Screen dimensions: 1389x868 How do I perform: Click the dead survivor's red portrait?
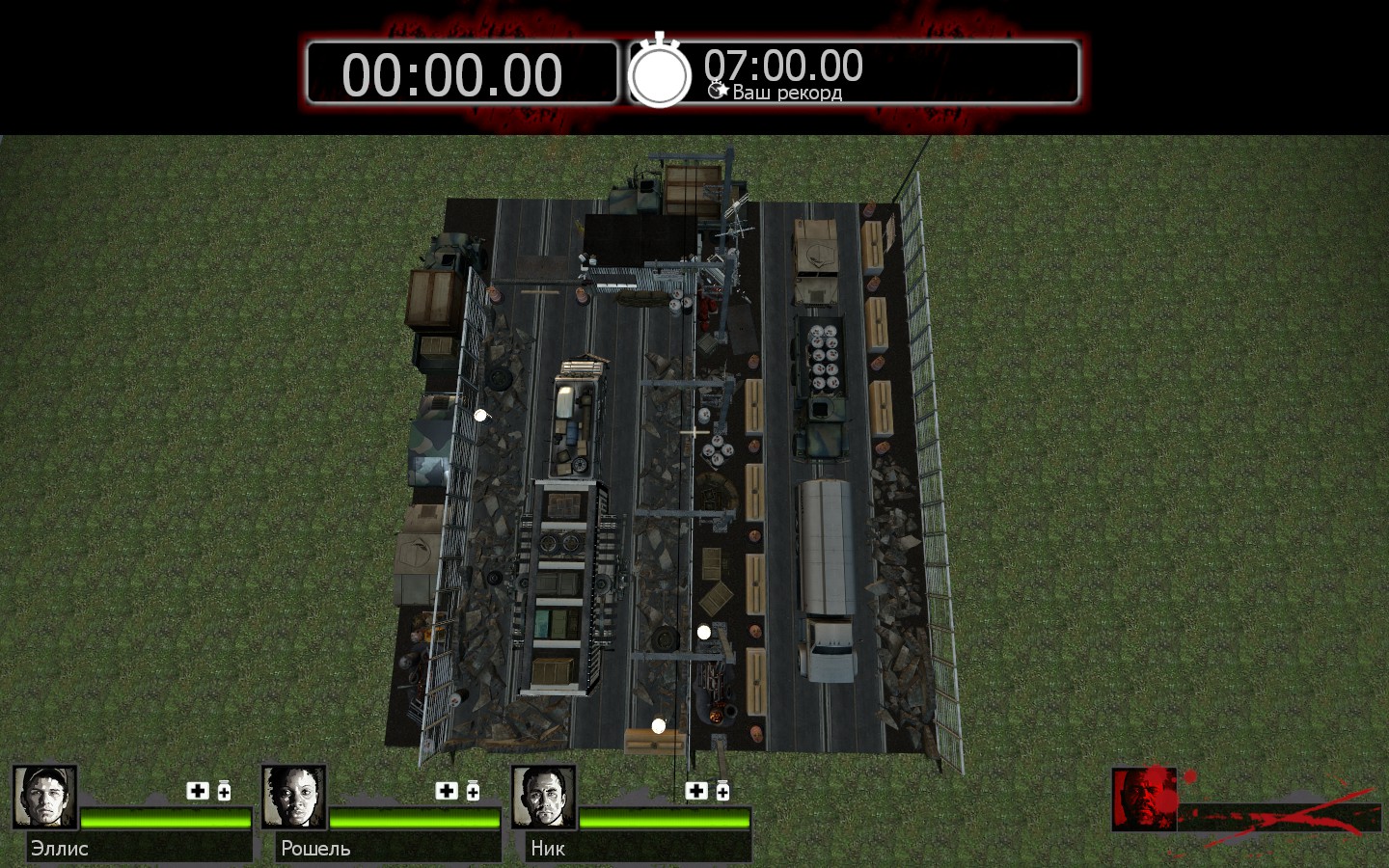point(1144,799)
